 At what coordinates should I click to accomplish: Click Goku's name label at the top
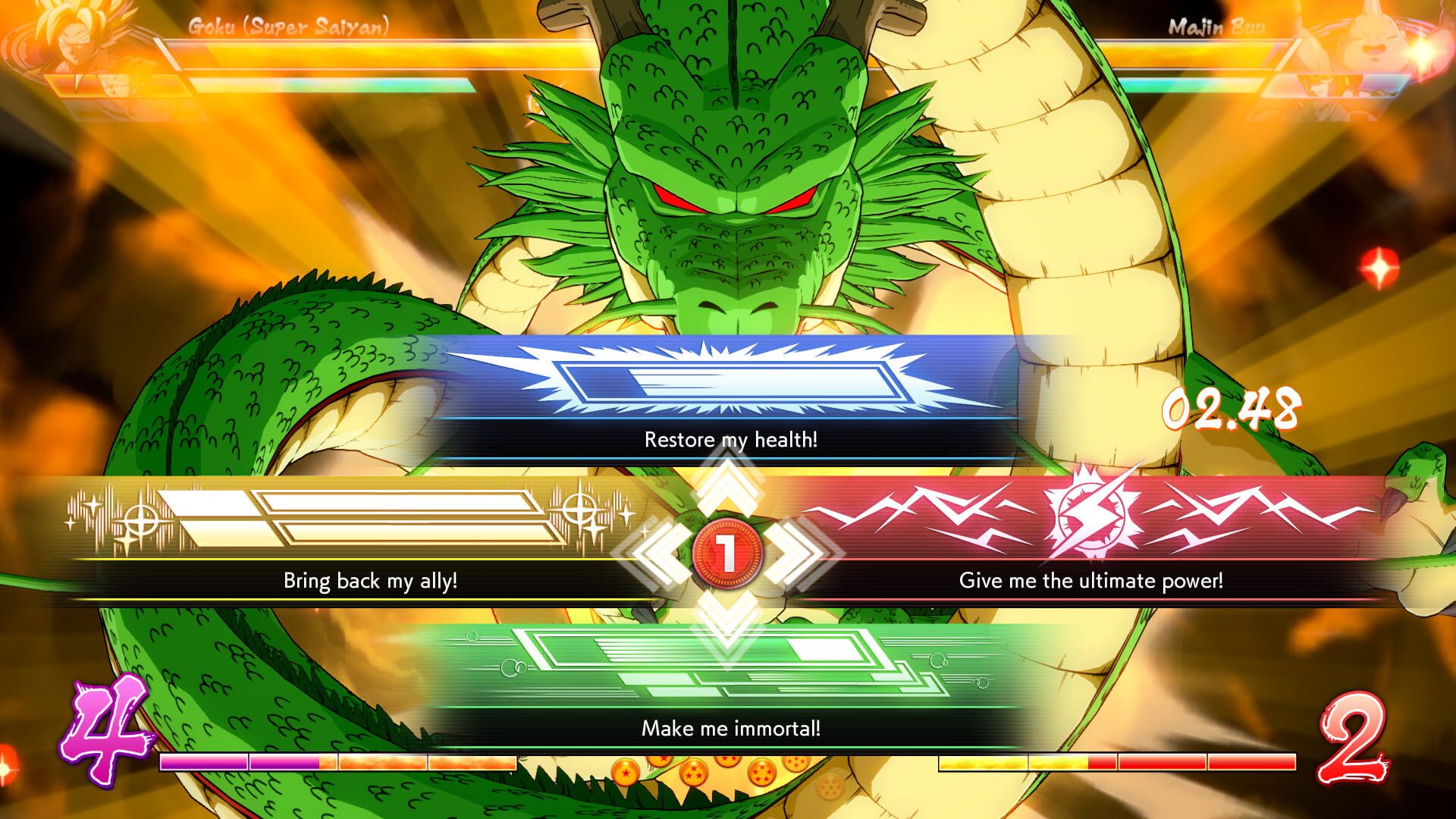290,27
